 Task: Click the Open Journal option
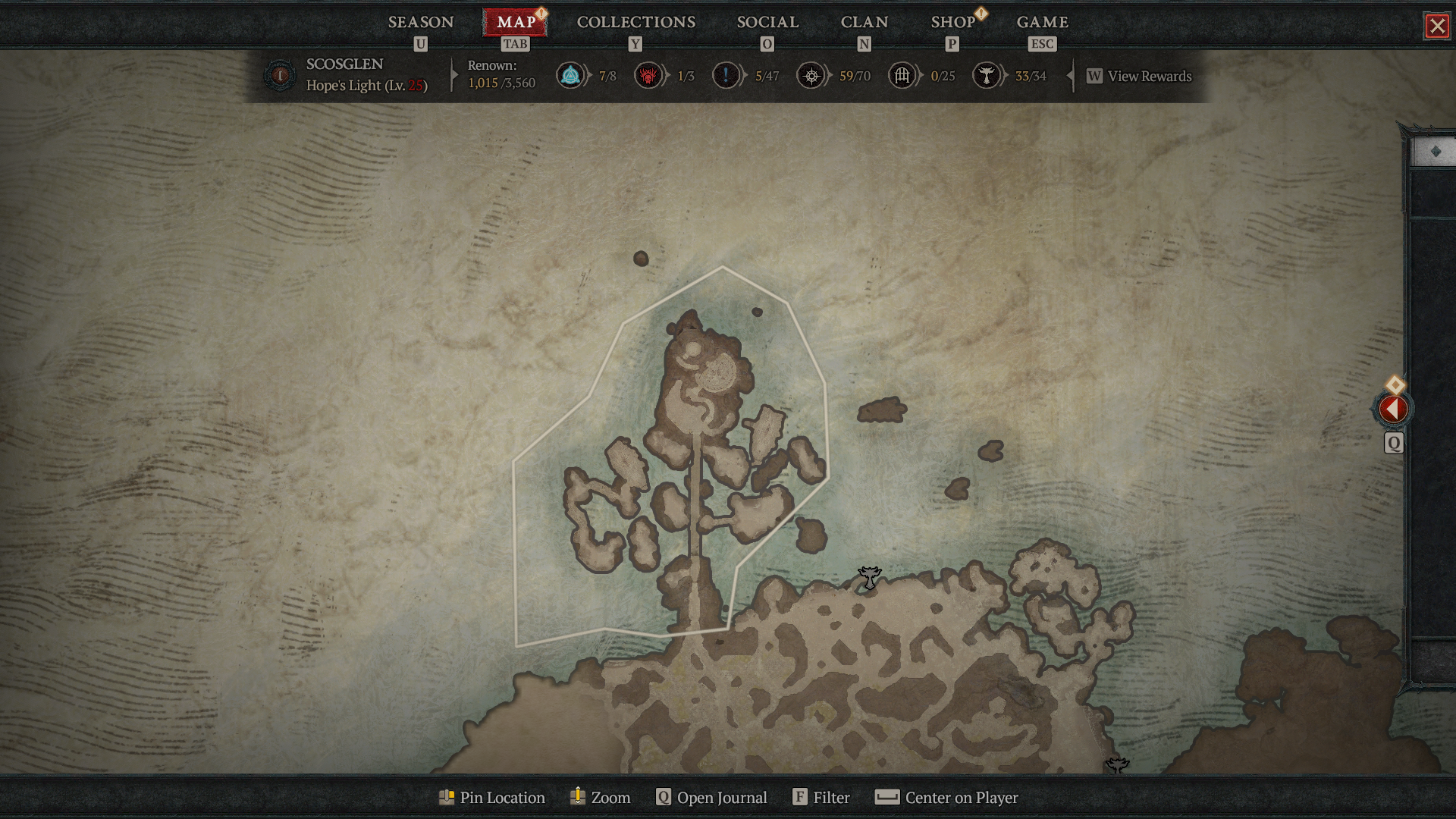[x=711, y=798]
